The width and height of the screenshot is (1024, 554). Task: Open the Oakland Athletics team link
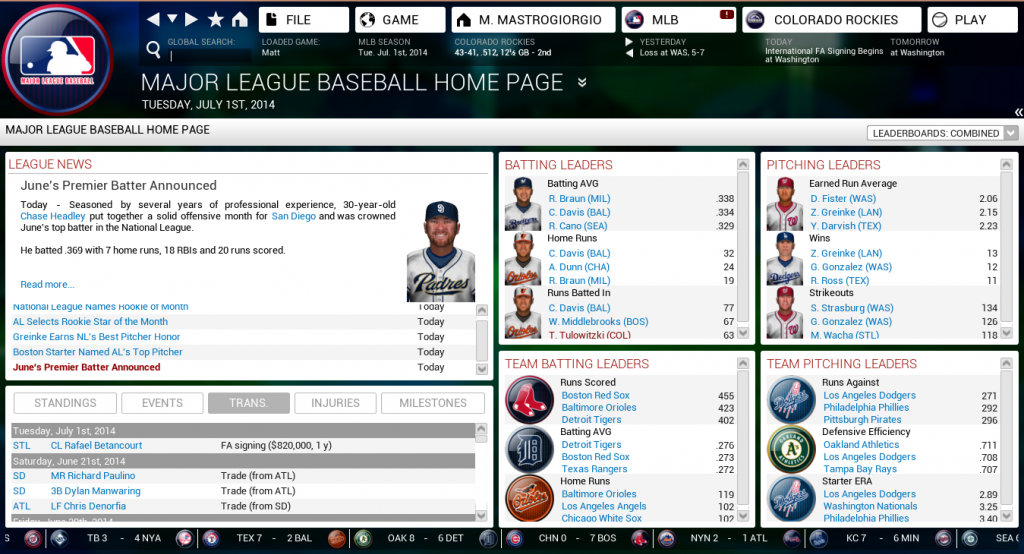(861, 445)
